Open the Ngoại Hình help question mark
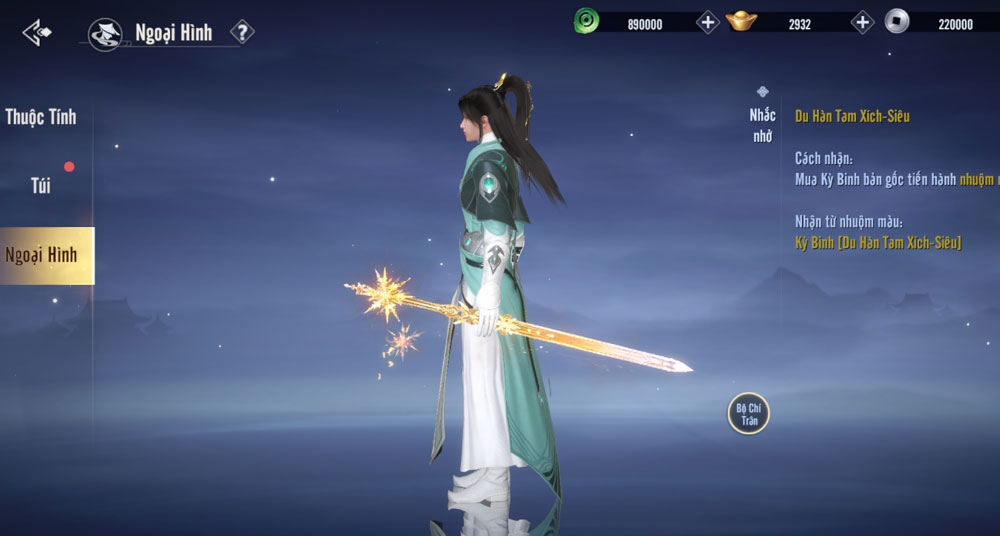Image resolution: width=1000 pixels, height=536 pixels. 242,32
